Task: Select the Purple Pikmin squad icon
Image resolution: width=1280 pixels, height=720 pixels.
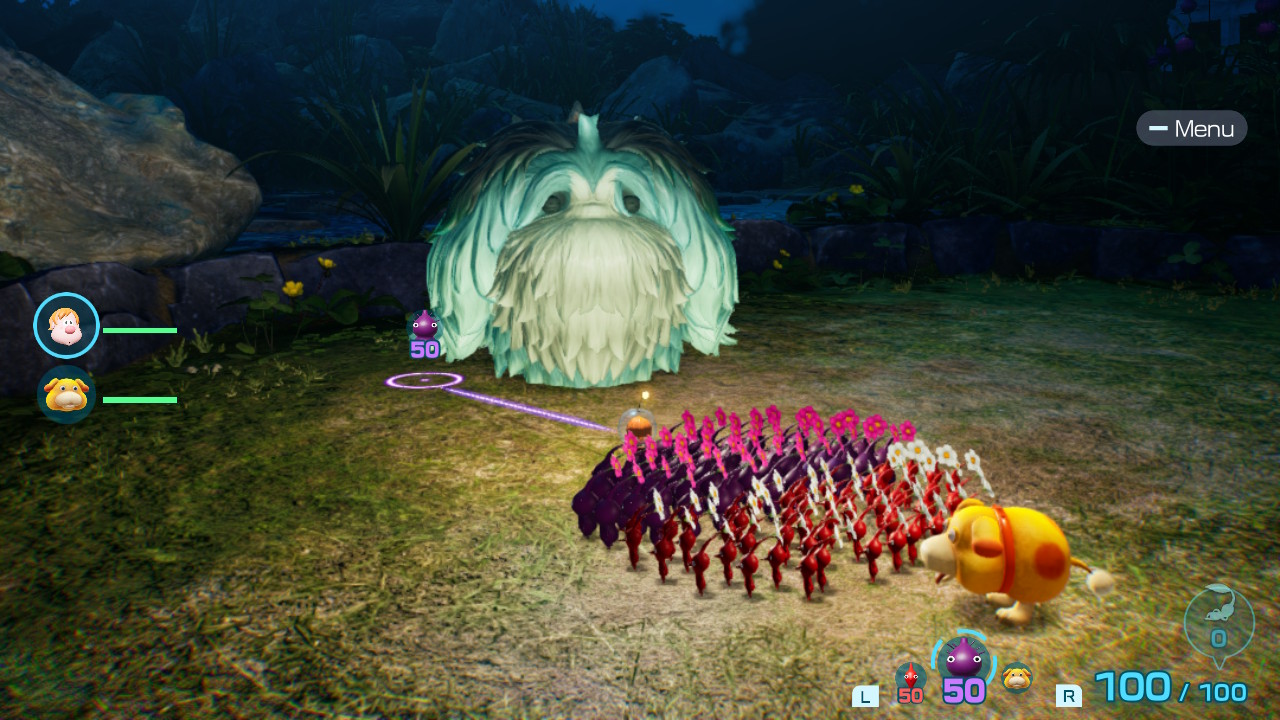Action: [963, 660]
